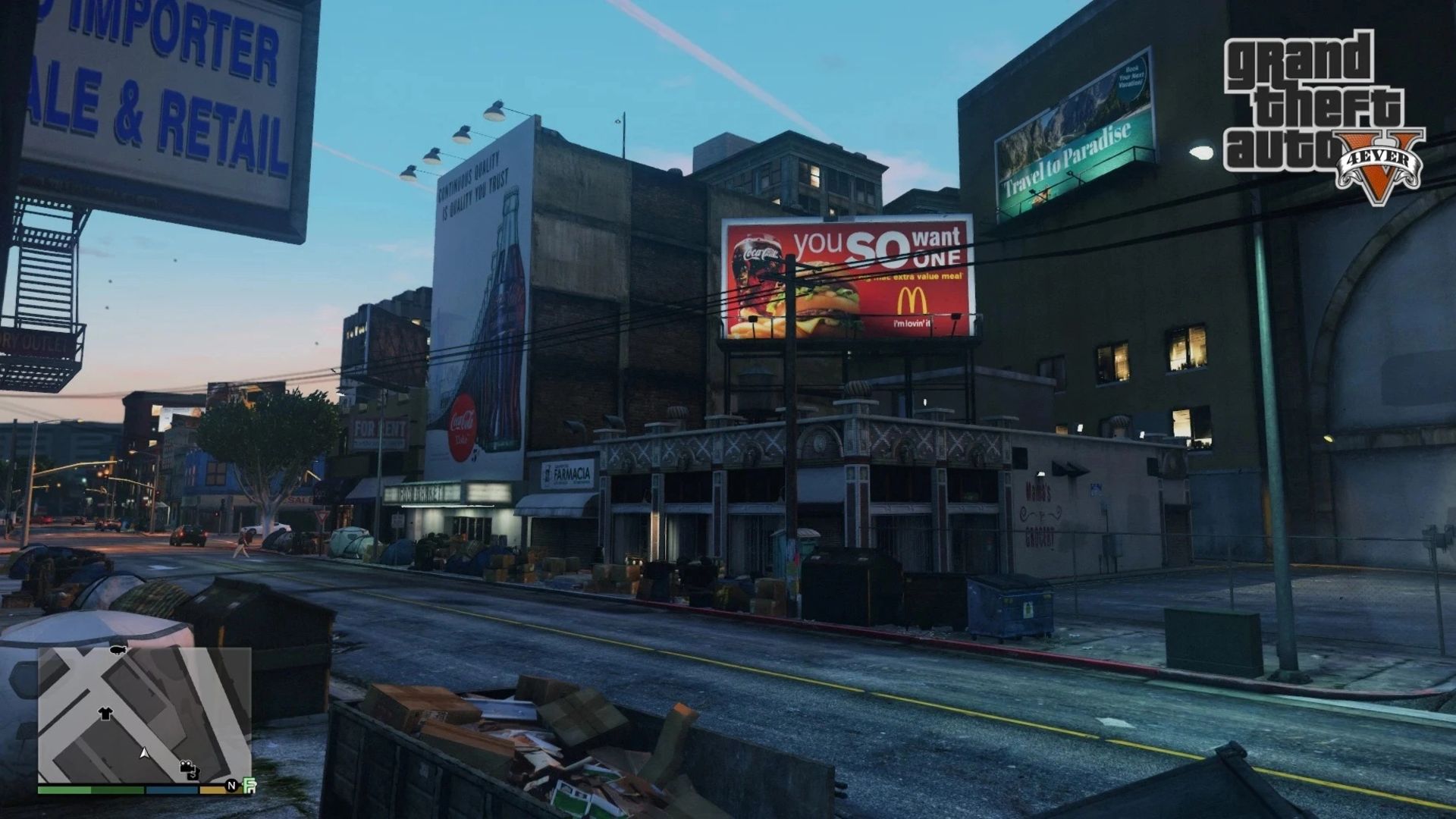The height and width of the screenshot is (819, 1456).
Task: Select the blimp icon above the minimap
Action: [x=117, y=651]
